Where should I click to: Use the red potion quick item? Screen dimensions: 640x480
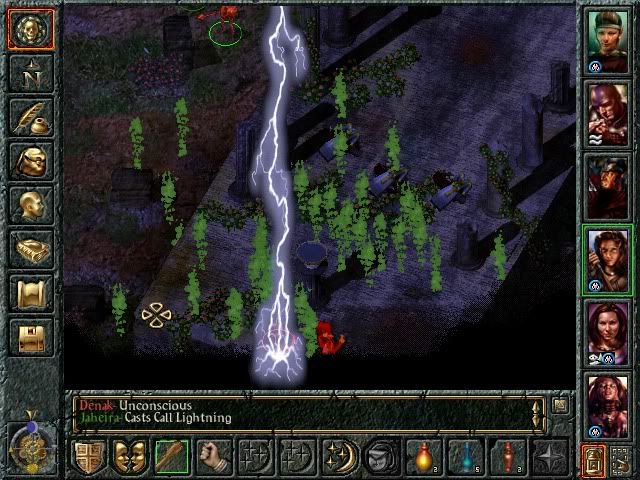point(423,458)
